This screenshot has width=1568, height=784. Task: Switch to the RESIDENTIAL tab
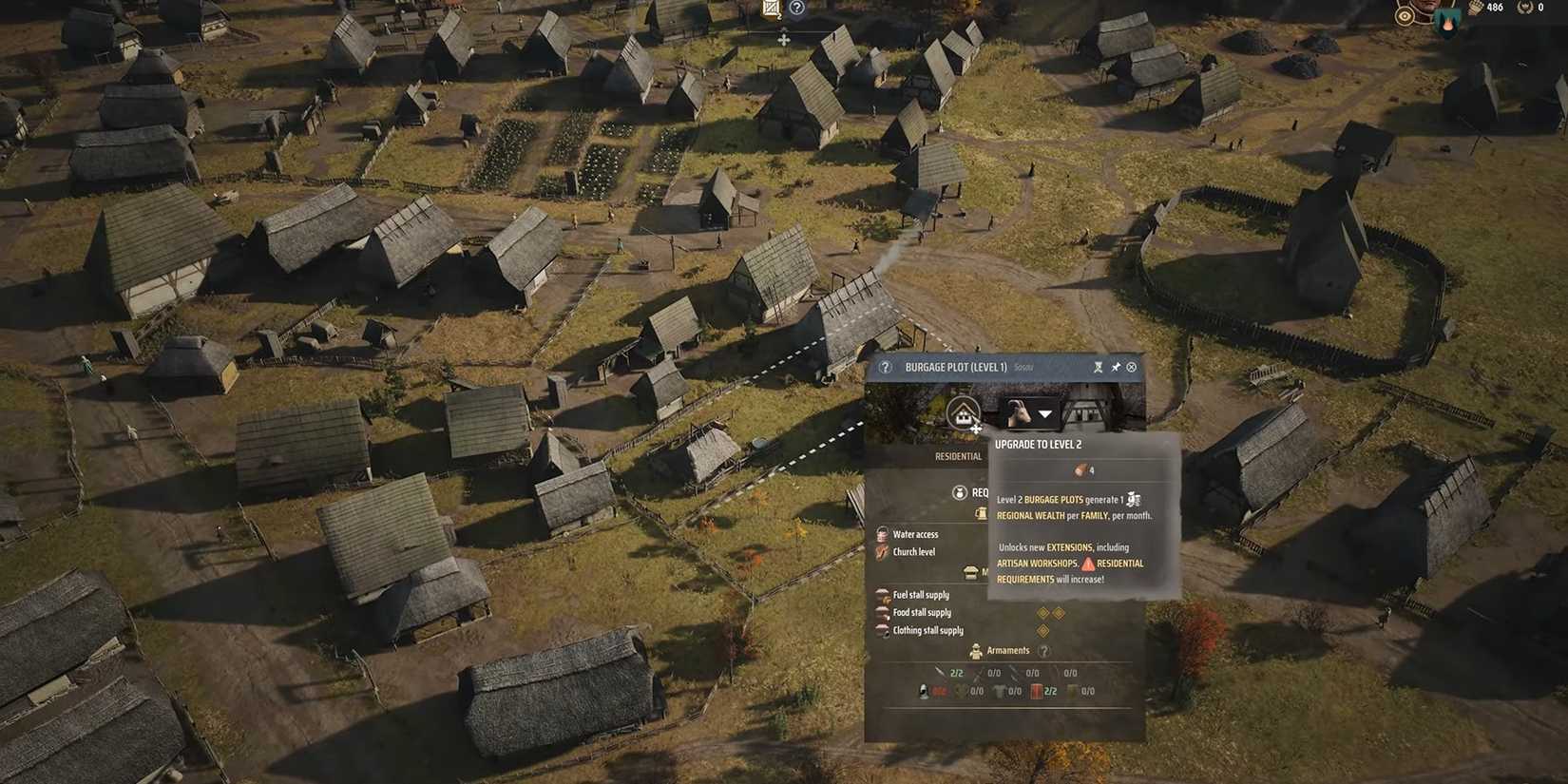[957, 456]
